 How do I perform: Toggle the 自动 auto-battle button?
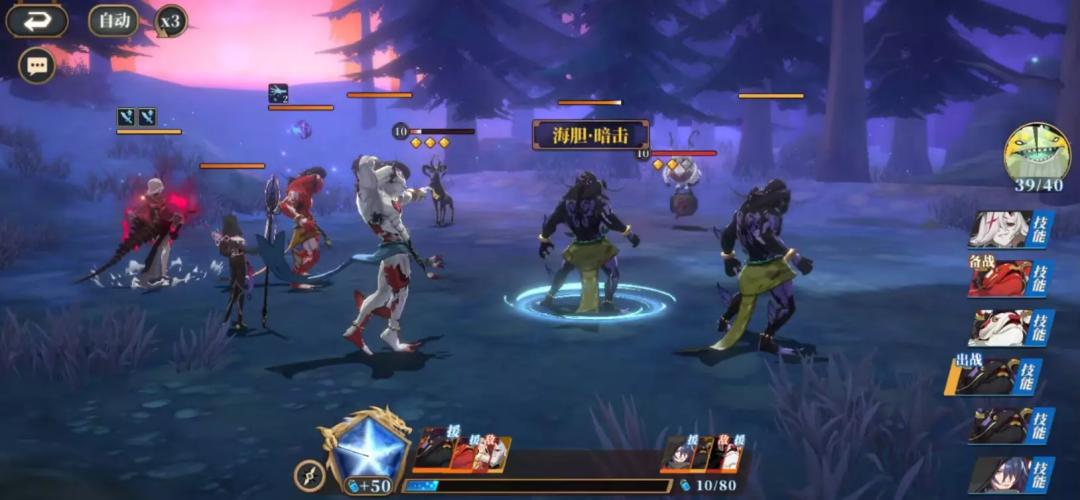[114, 20]
